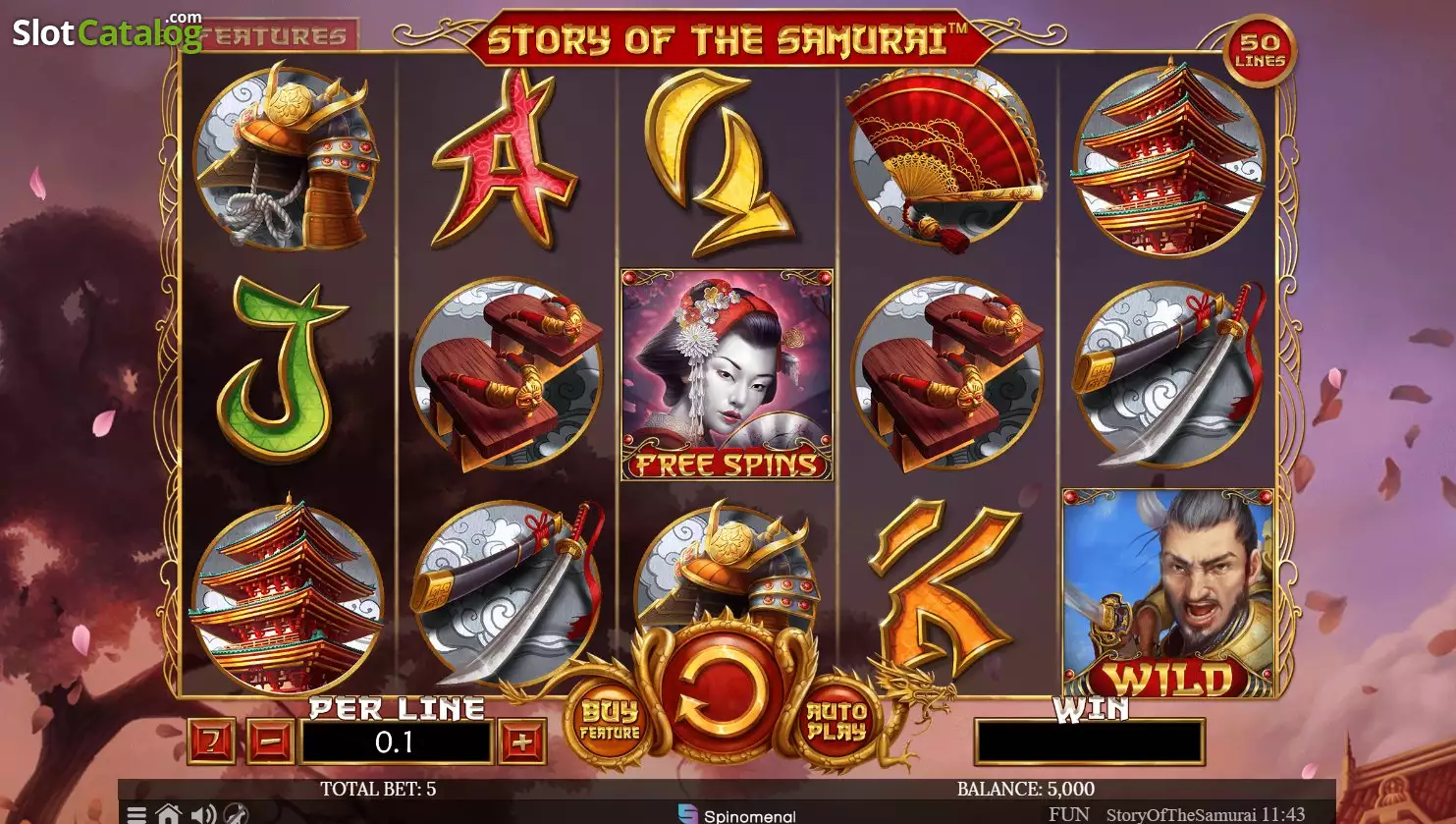Open the hamburger menu
The height and width of the screenshot is (824, 1456).
coord(136,814)
